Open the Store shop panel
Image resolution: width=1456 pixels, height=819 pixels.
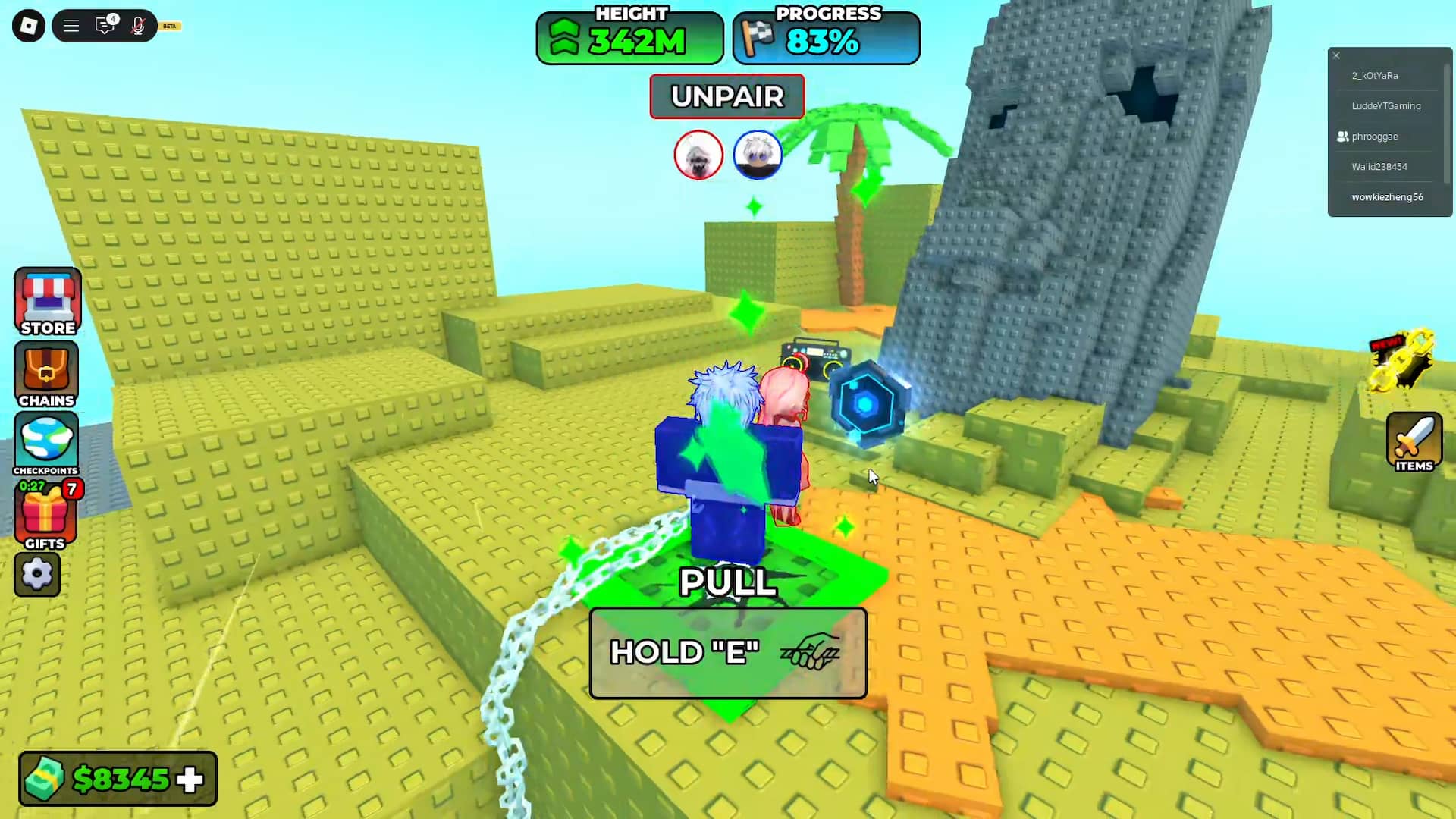pos(47,302)
